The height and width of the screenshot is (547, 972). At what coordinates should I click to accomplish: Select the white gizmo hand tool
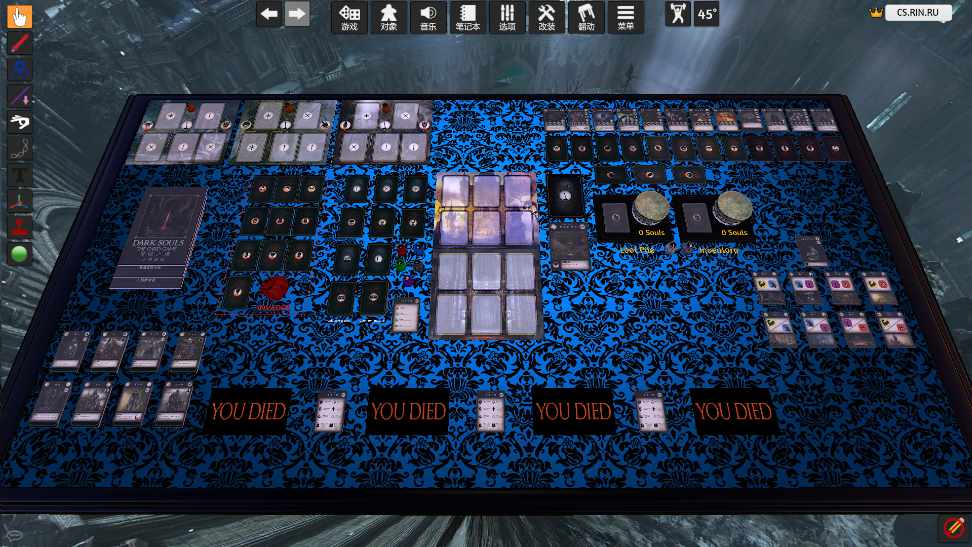(19, 122)
